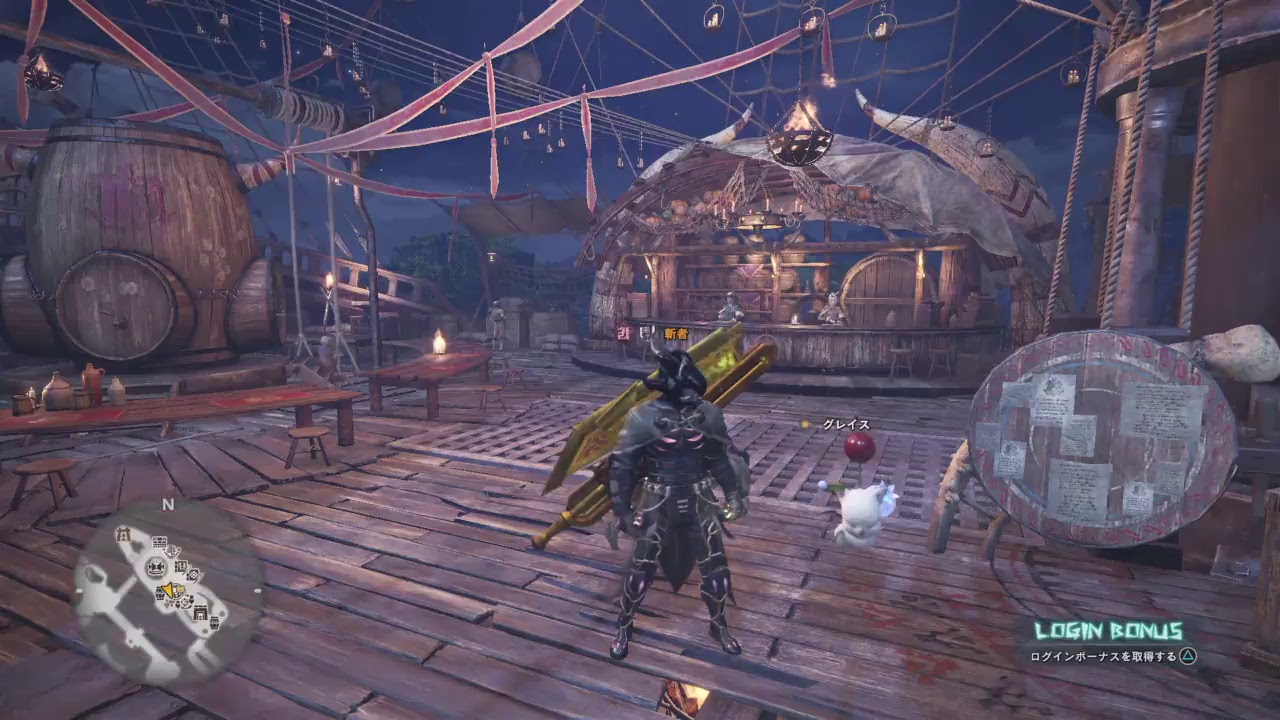Choose the gate marker at the minimap's northwest end
1280x720 pixels.
pyautogui.click(x=123, y=533)
